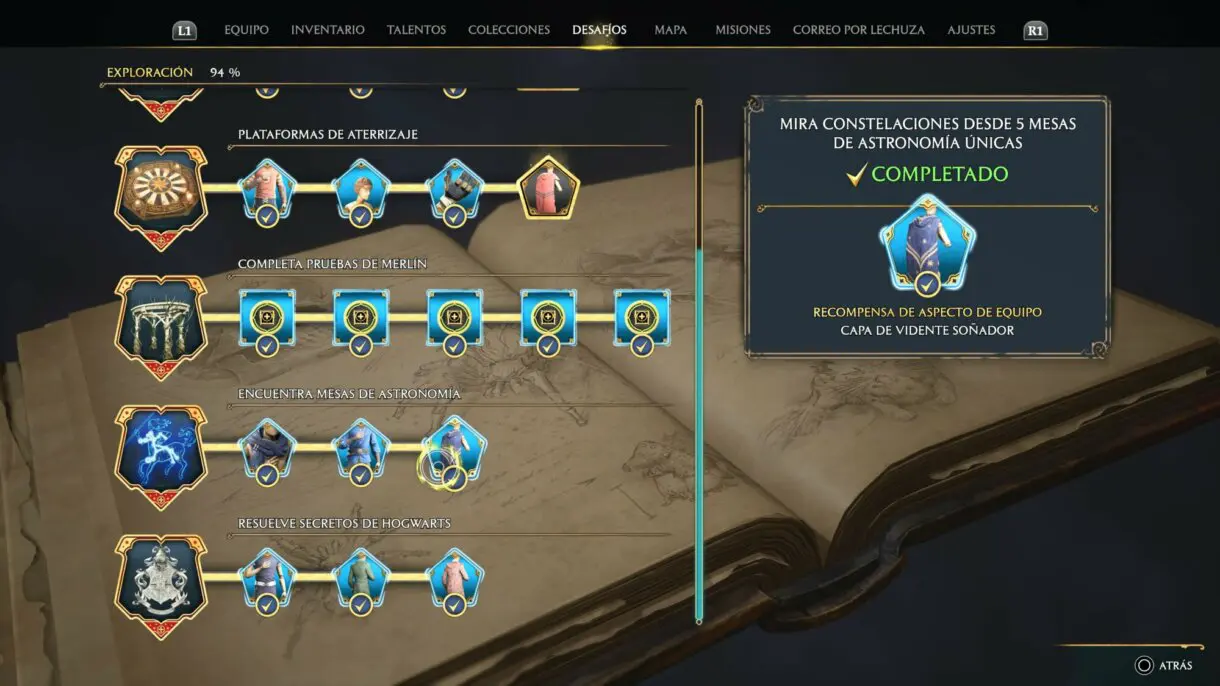Click the Secretos de Hogwarts crest badge
Viewport: 1220px width, 686px height.
[x=161, y=583]
